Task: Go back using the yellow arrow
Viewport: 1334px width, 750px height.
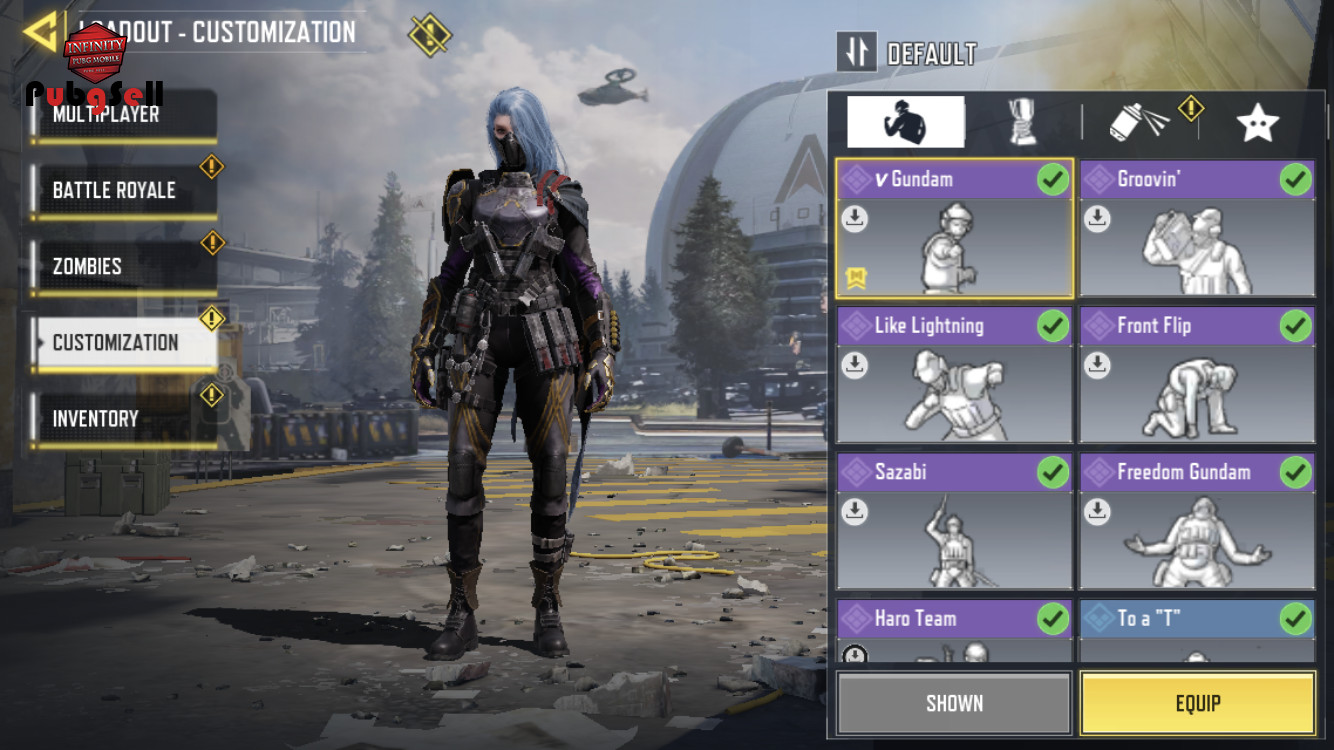Action: (40, 32)
